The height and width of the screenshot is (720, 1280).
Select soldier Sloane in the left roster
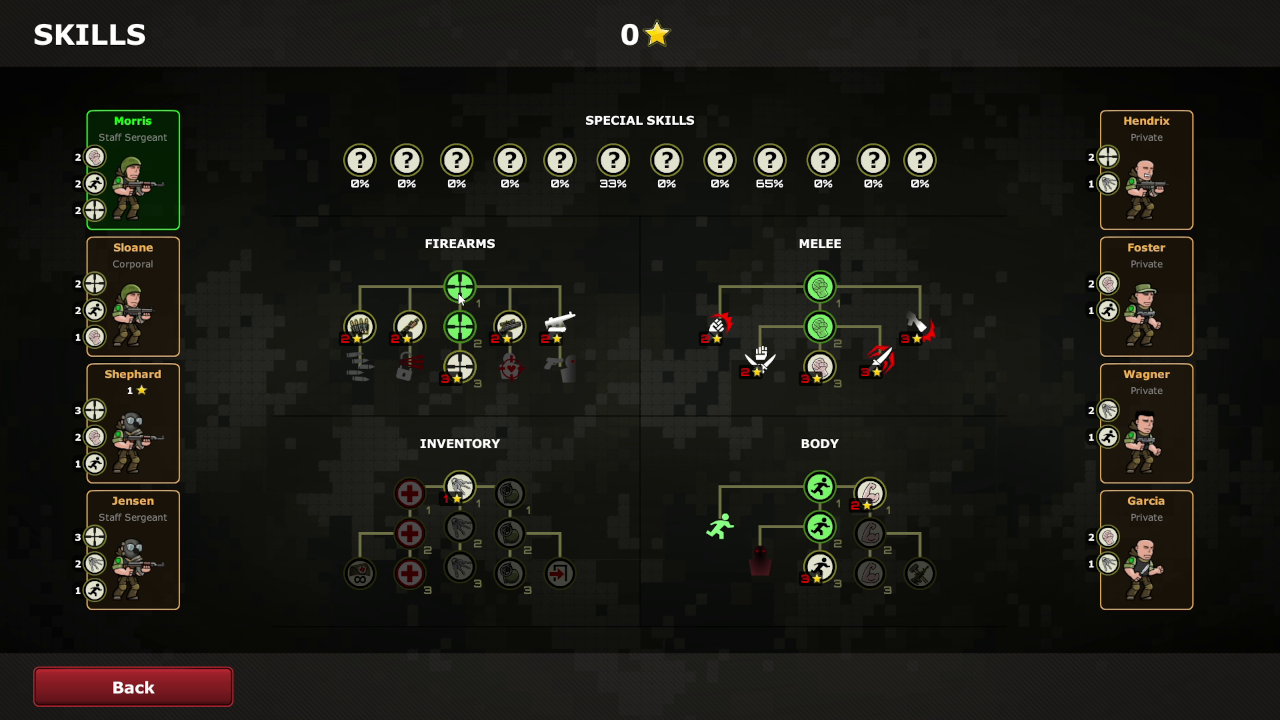pyautogui.click(x=133, y=296)
